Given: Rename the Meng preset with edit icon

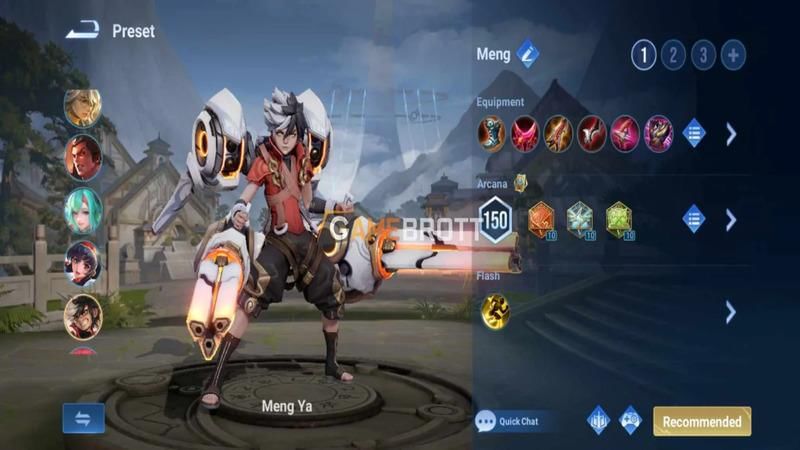Looking at the screenshot, I should pyautogui.click(x=528, y=55).
